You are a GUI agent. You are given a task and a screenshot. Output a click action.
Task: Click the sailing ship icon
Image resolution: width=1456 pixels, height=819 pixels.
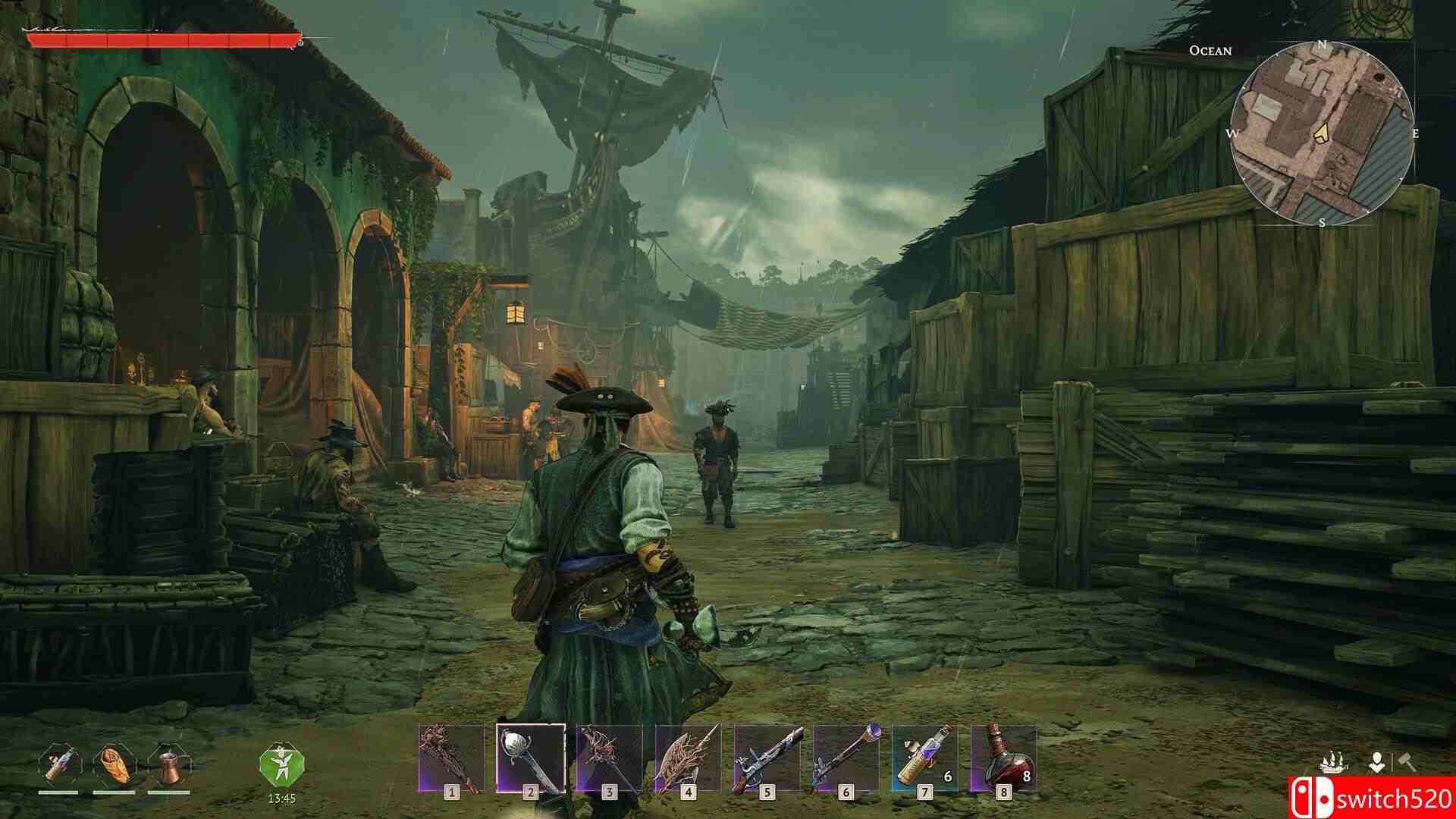pyautogui.click(x=1334, y=763)
